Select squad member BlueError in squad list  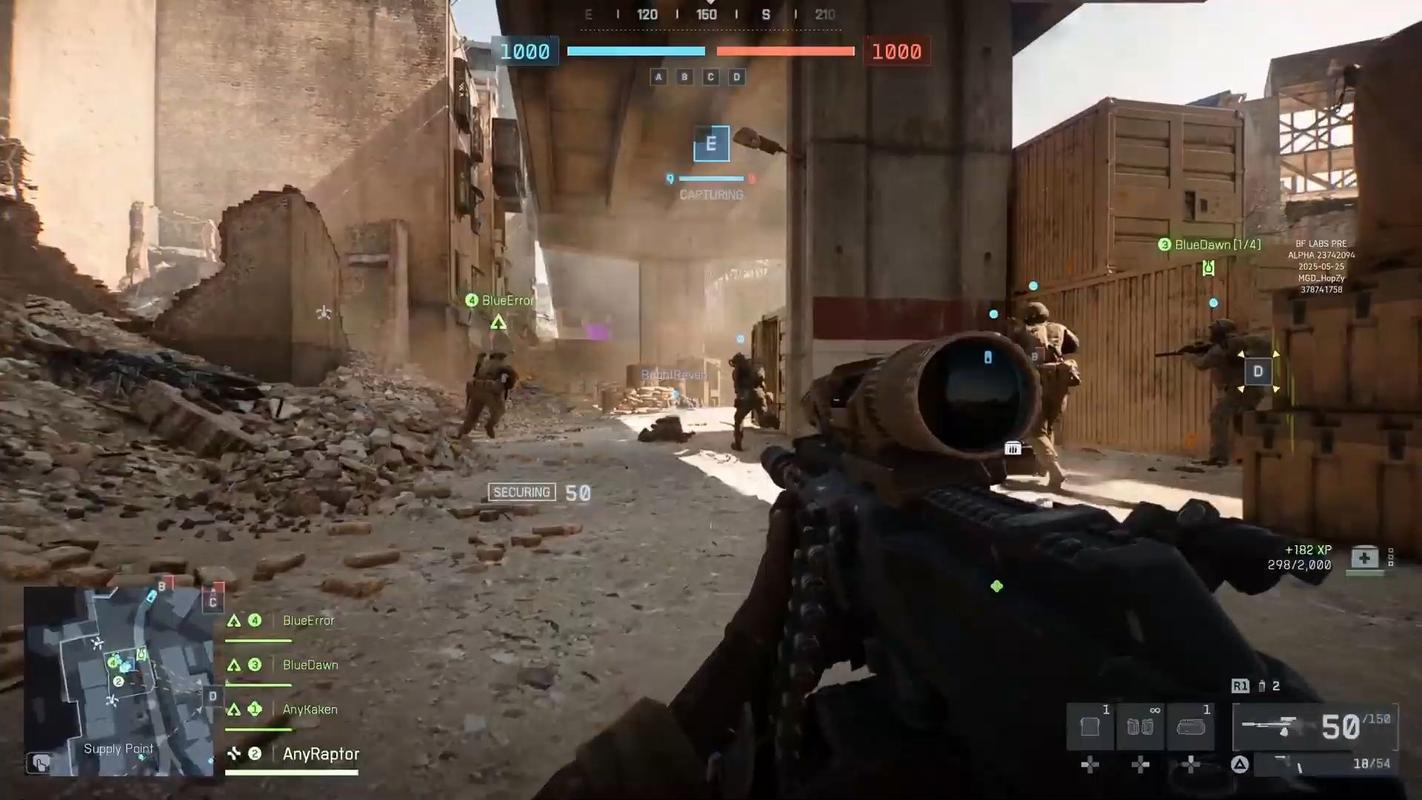[308, 621]
